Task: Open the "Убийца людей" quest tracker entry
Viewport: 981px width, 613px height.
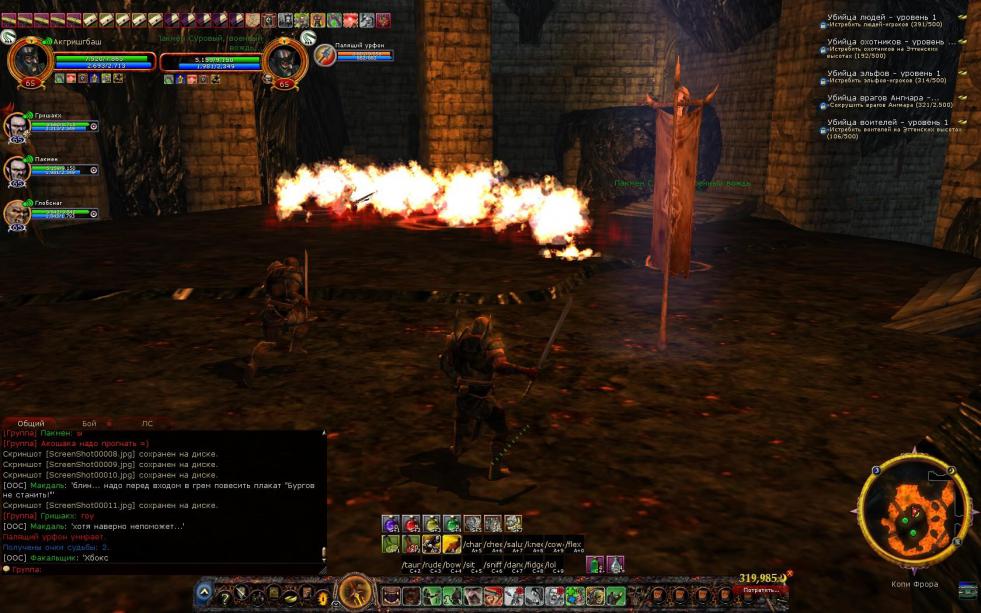Action: coord(882,18)
